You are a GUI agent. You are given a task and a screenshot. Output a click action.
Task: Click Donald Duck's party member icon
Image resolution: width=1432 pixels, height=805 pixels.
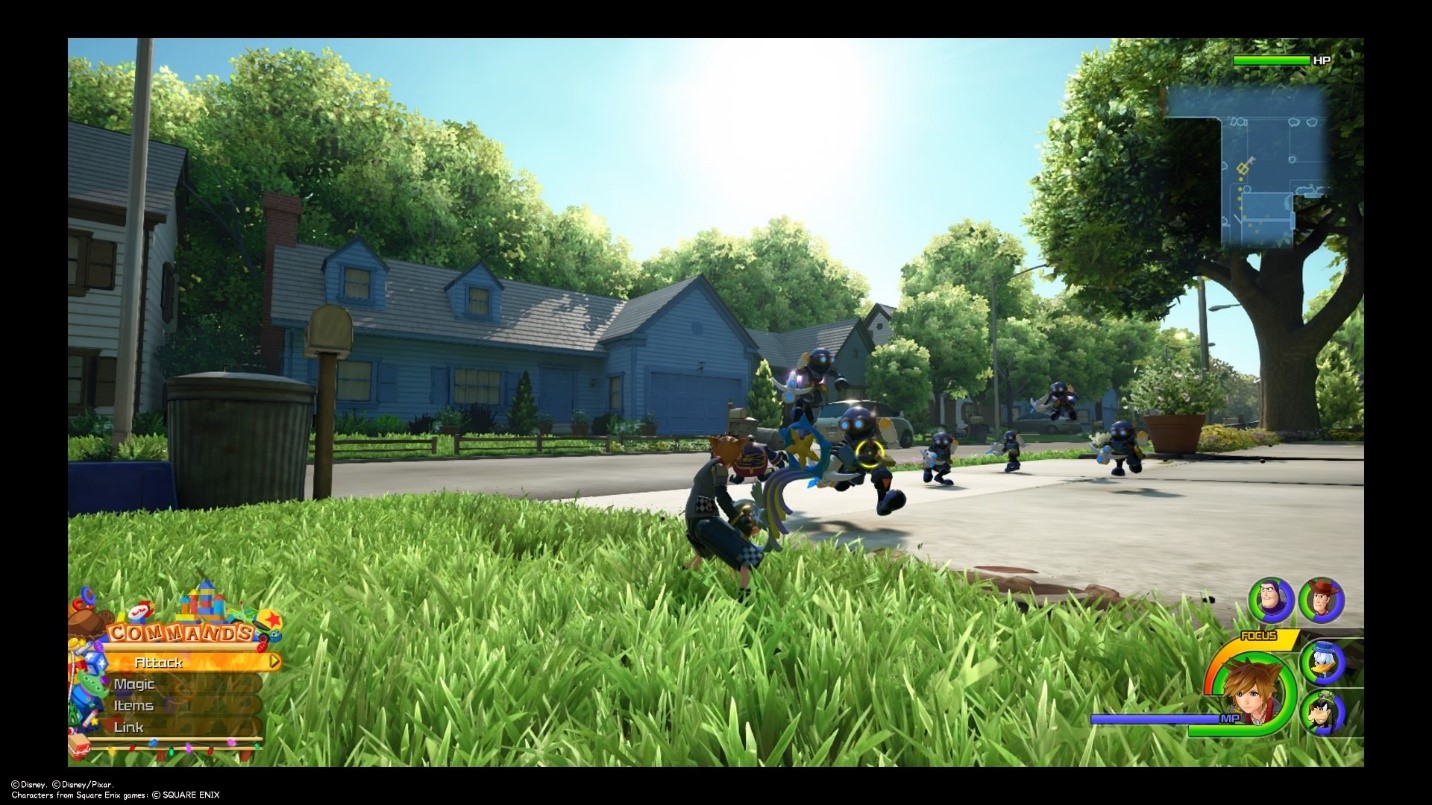click(1322, 663)
